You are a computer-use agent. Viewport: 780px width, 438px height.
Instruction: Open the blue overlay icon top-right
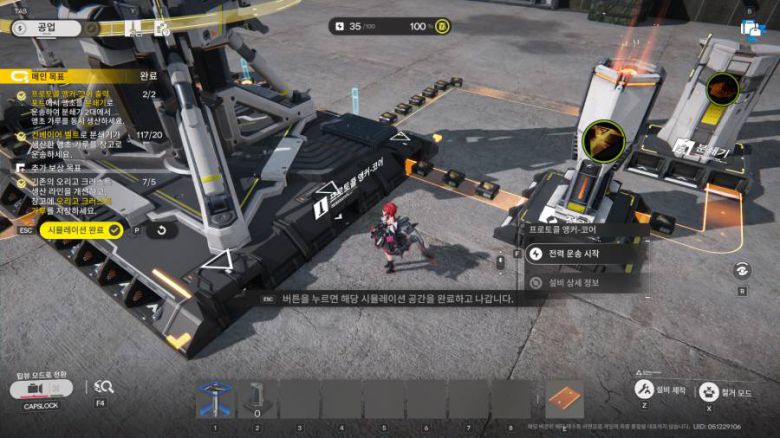click(x=751, y=28)
